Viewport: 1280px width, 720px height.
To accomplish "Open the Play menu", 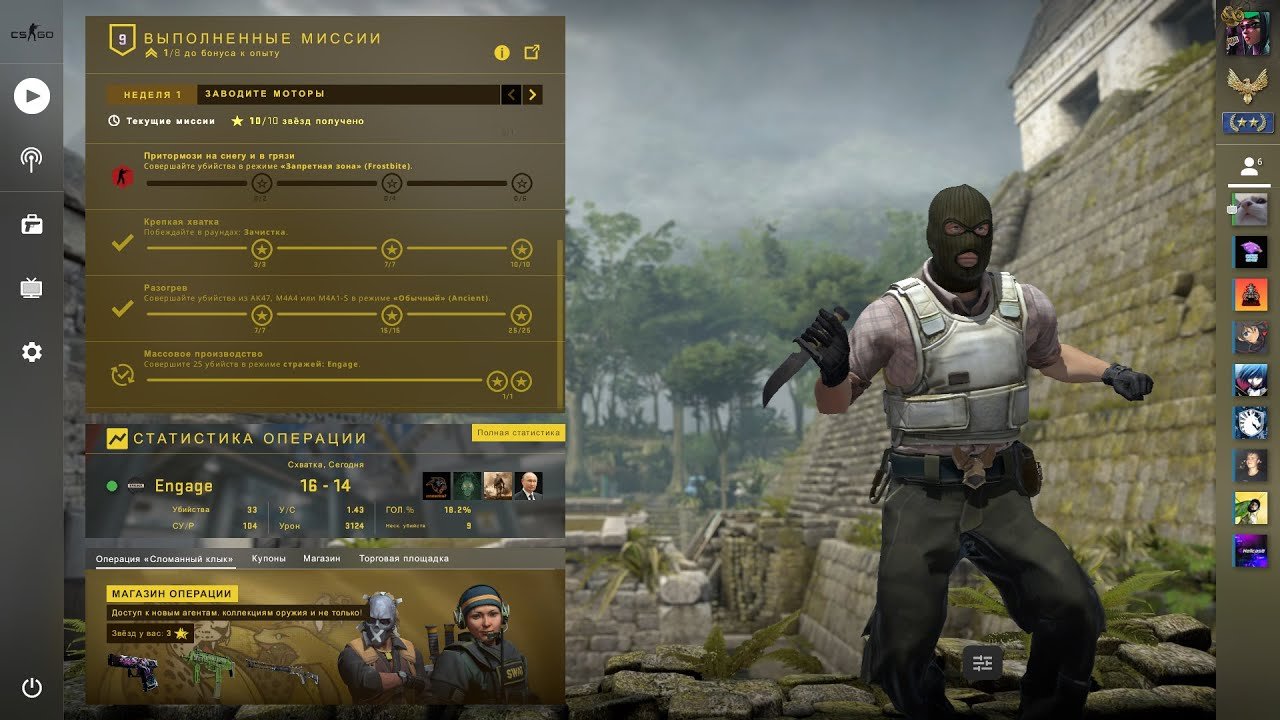I will (32, 96).
